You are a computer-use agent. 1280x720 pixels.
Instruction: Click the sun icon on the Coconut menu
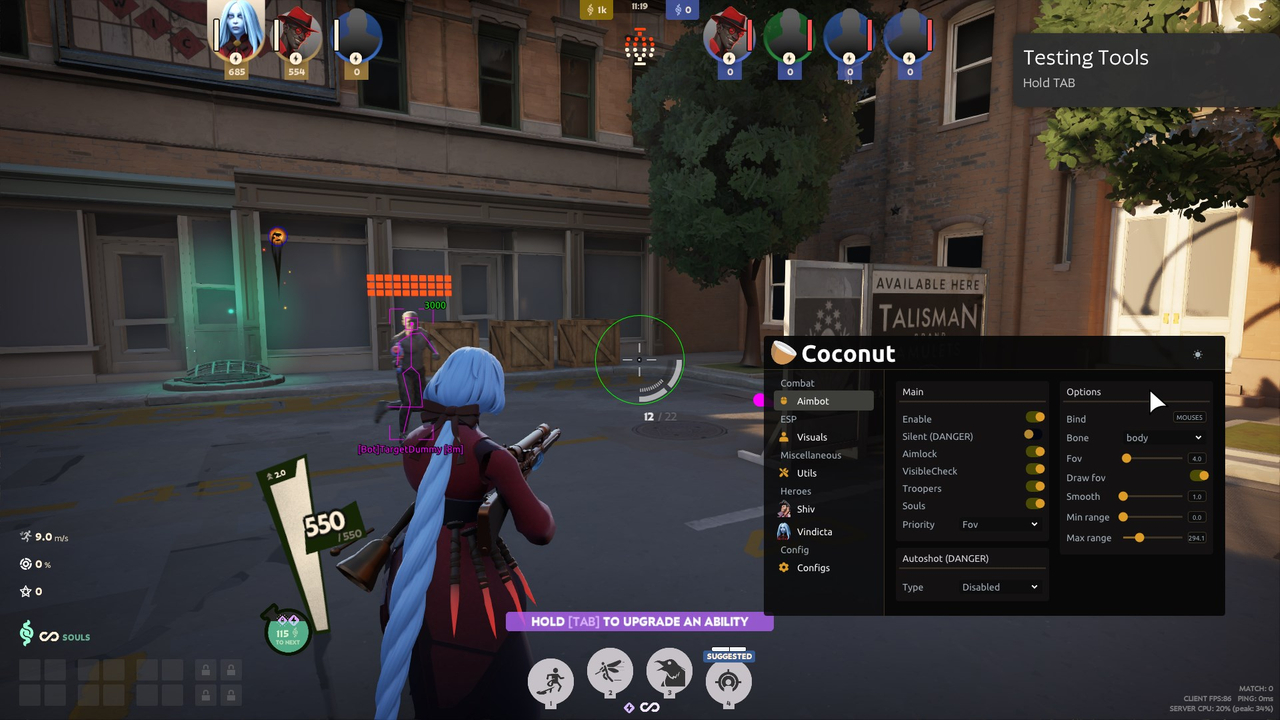(1197, 354)
